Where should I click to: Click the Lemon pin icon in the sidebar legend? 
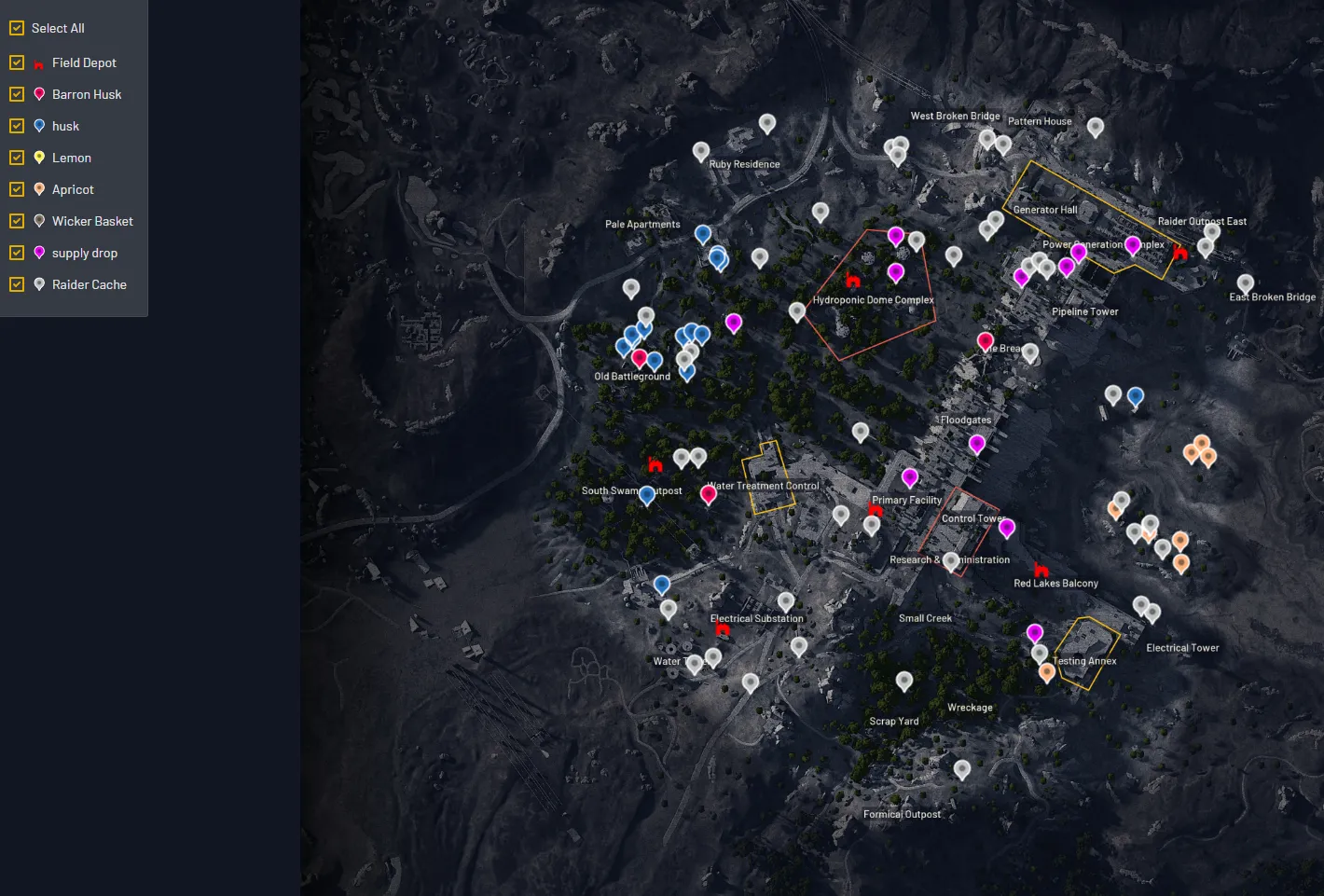[x=38, y=158]
